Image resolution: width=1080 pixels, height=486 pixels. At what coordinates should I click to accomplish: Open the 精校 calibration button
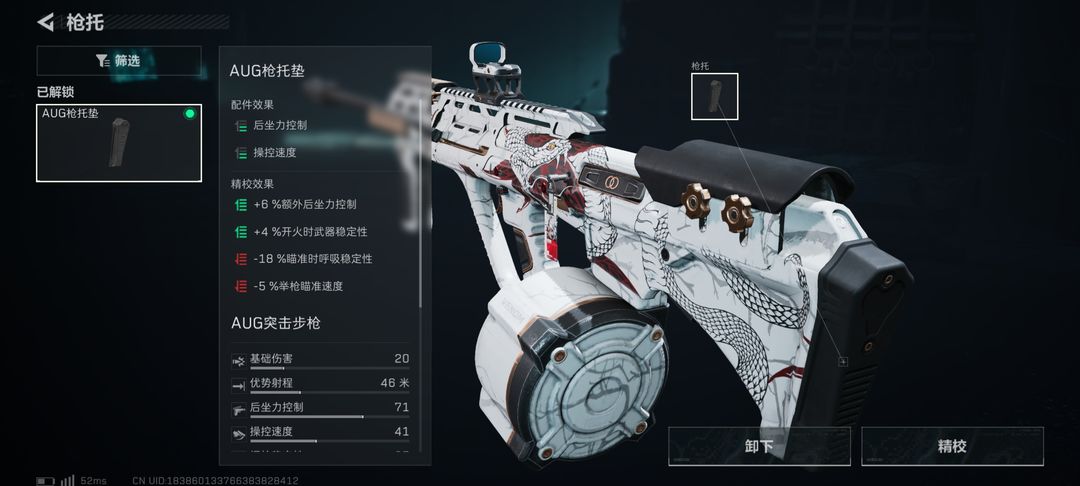point(952,446)
